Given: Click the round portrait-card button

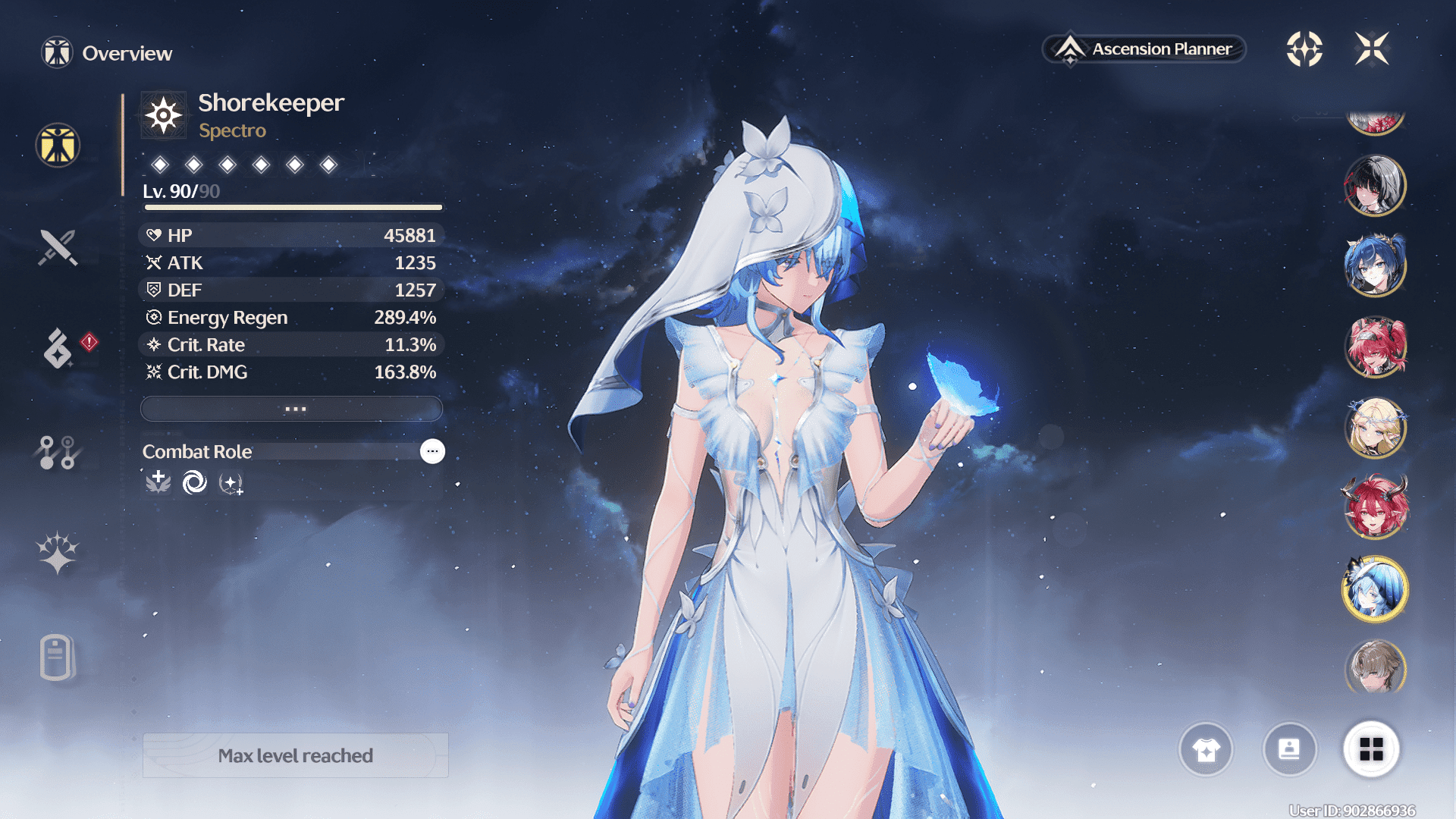Looking at the screenshot, I should [x=1289, y=749].
